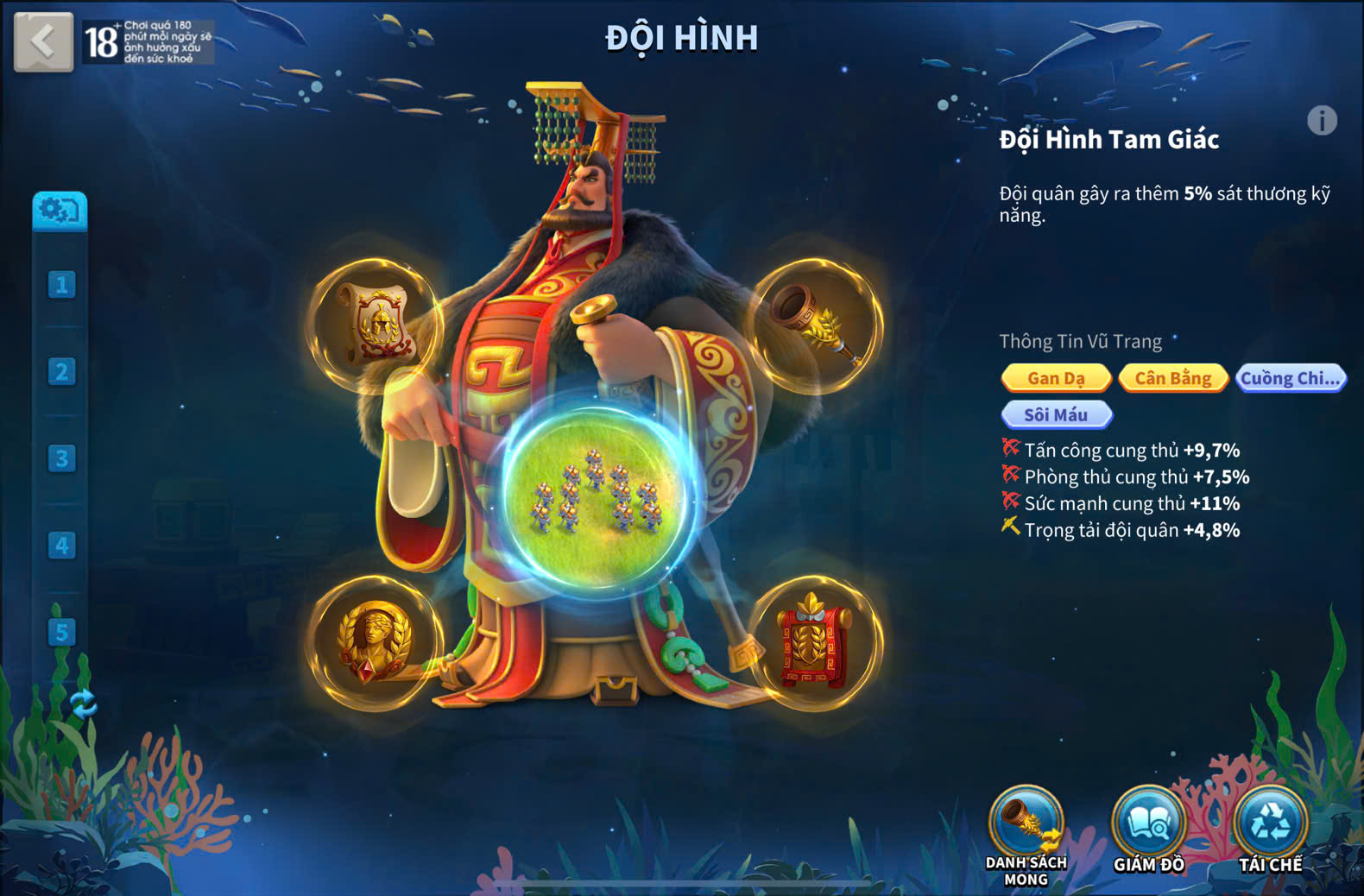Click the Sôi Máu attribute tag

(x=1056, y=415)
